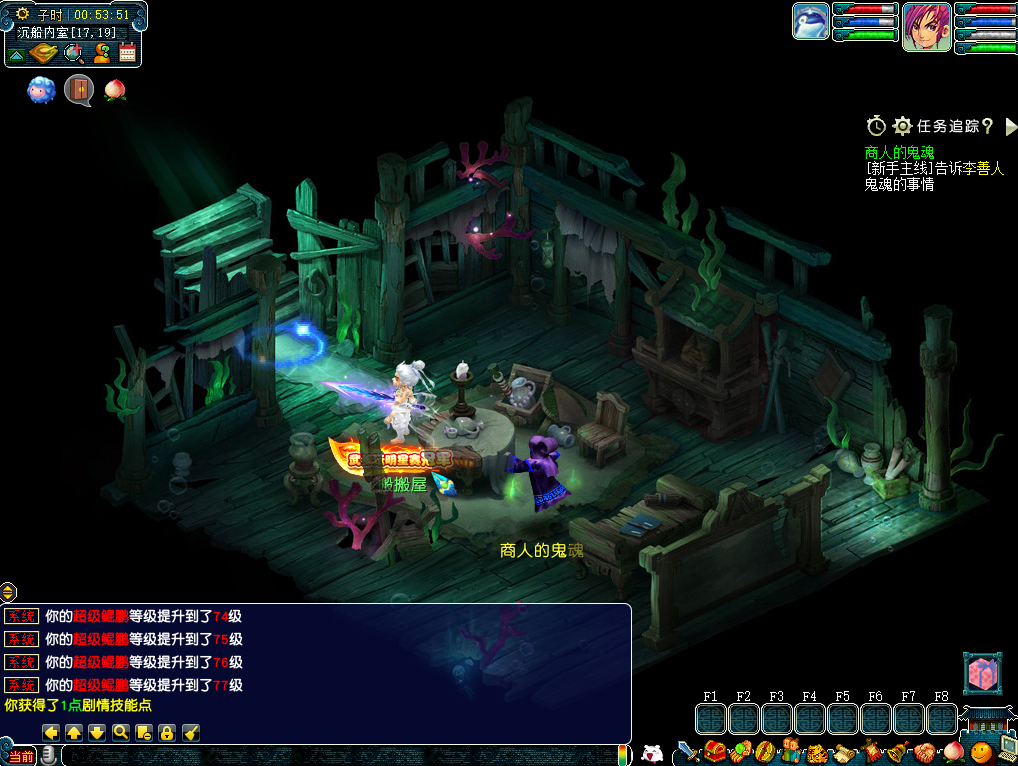Open the scroll task icon

coord(845,751)
